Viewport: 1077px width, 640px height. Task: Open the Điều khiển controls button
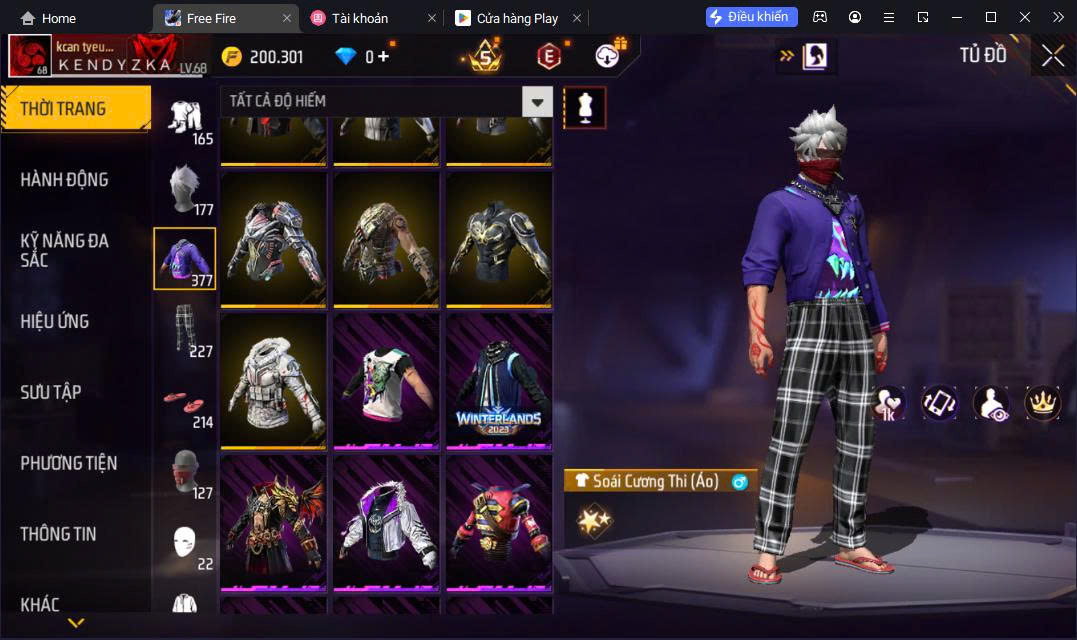[751, 17]
